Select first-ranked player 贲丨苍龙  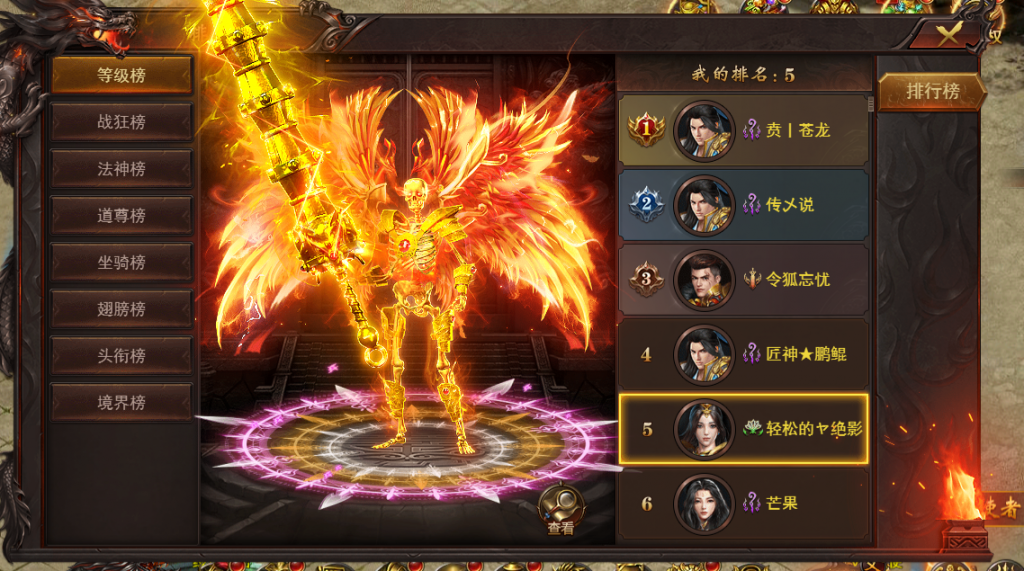(x=743, y=130)
